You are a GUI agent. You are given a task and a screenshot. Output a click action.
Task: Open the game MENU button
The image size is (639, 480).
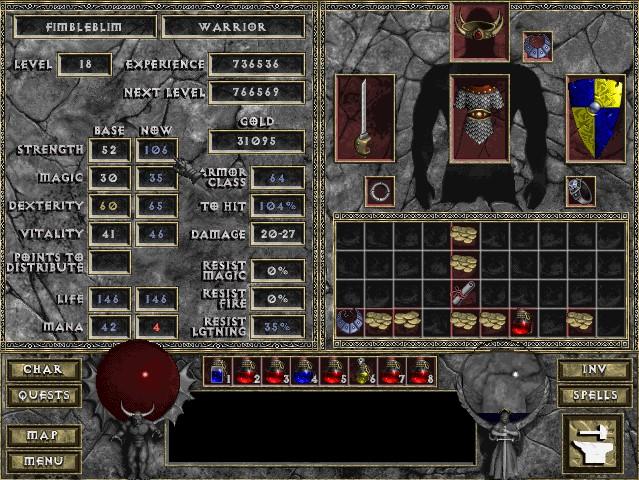point(43,461)
